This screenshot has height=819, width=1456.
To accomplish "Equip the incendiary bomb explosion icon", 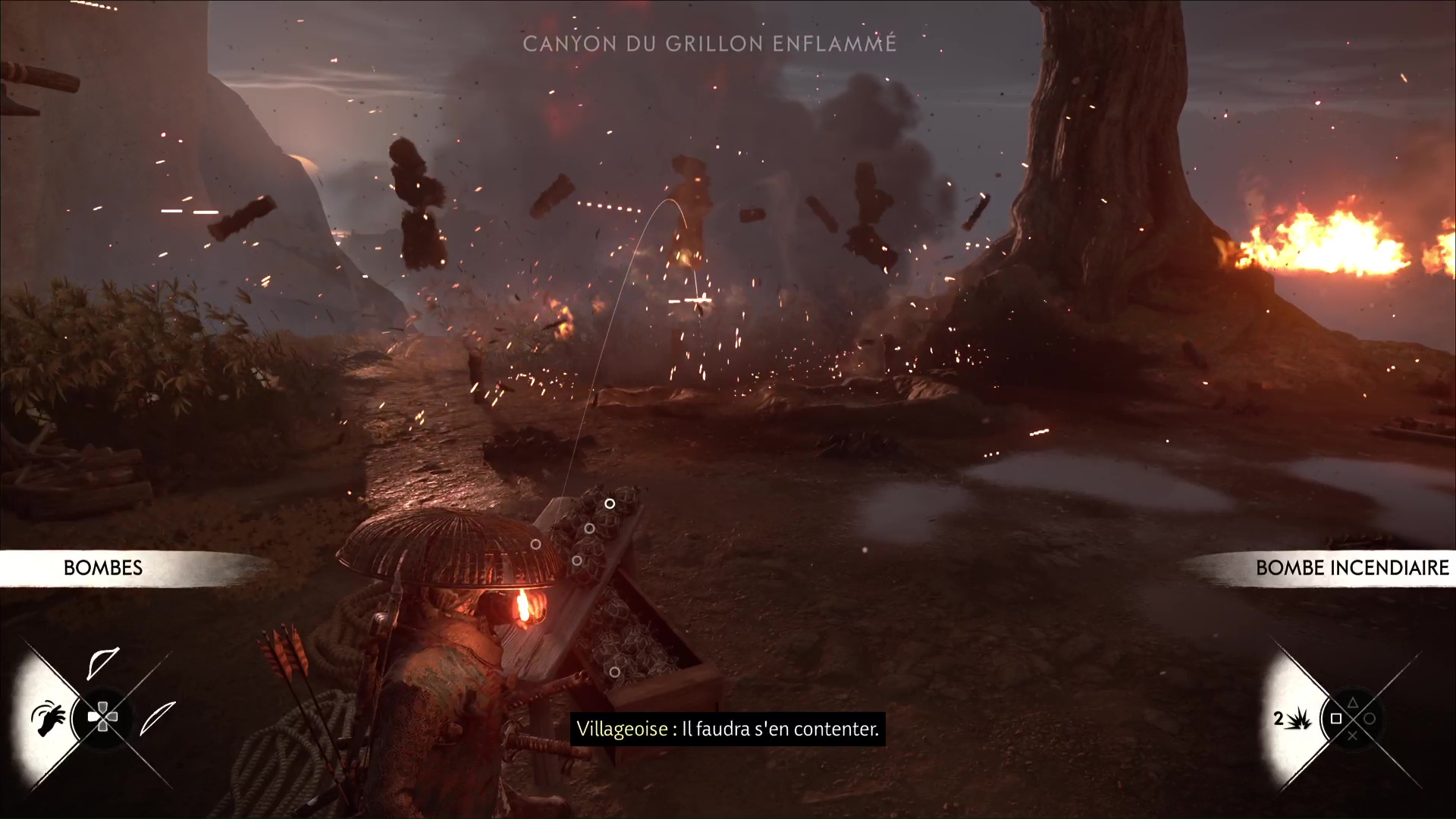I will (x=1300, y=718).
